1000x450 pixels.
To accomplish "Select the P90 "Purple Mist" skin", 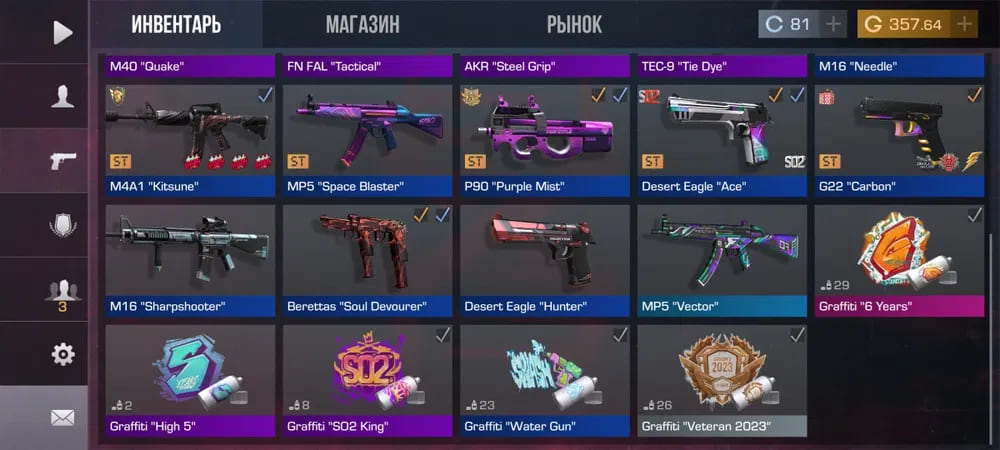I will coord(545,139).
